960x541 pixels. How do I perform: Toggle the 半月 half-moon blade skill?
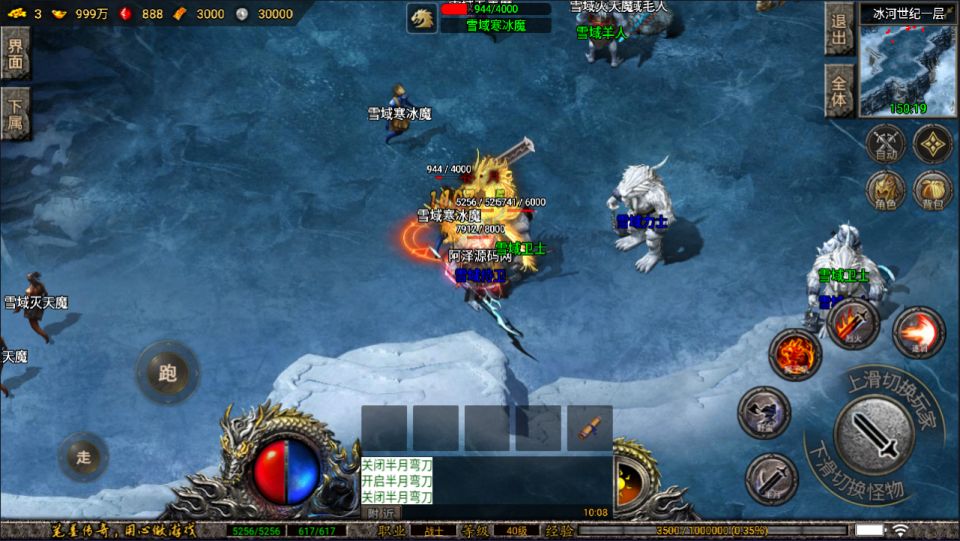[771, 479]
